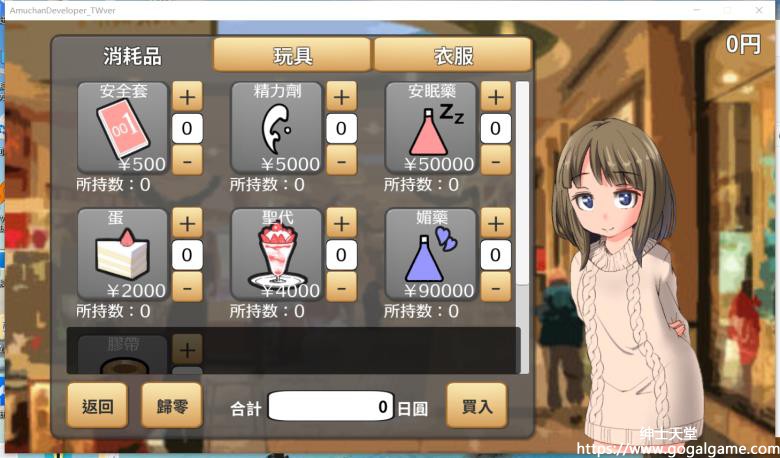This screenshot has height=458, width=780.
Task: Reduce 媚藥 quantity with minus button
Action: point(495,285)
